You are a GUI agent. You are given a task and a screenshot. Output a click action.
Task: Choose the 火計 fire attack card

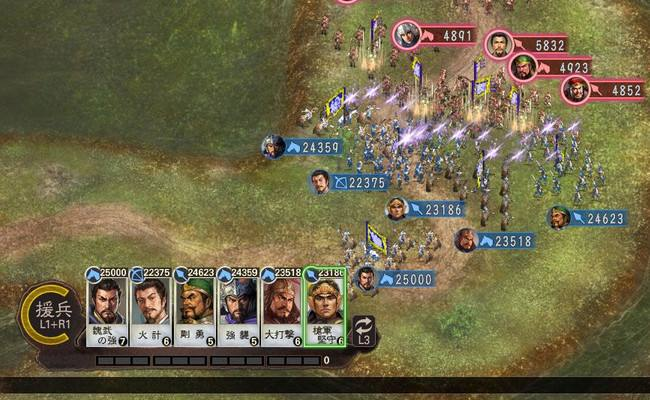pyautogui.click(x=151, y=310)
